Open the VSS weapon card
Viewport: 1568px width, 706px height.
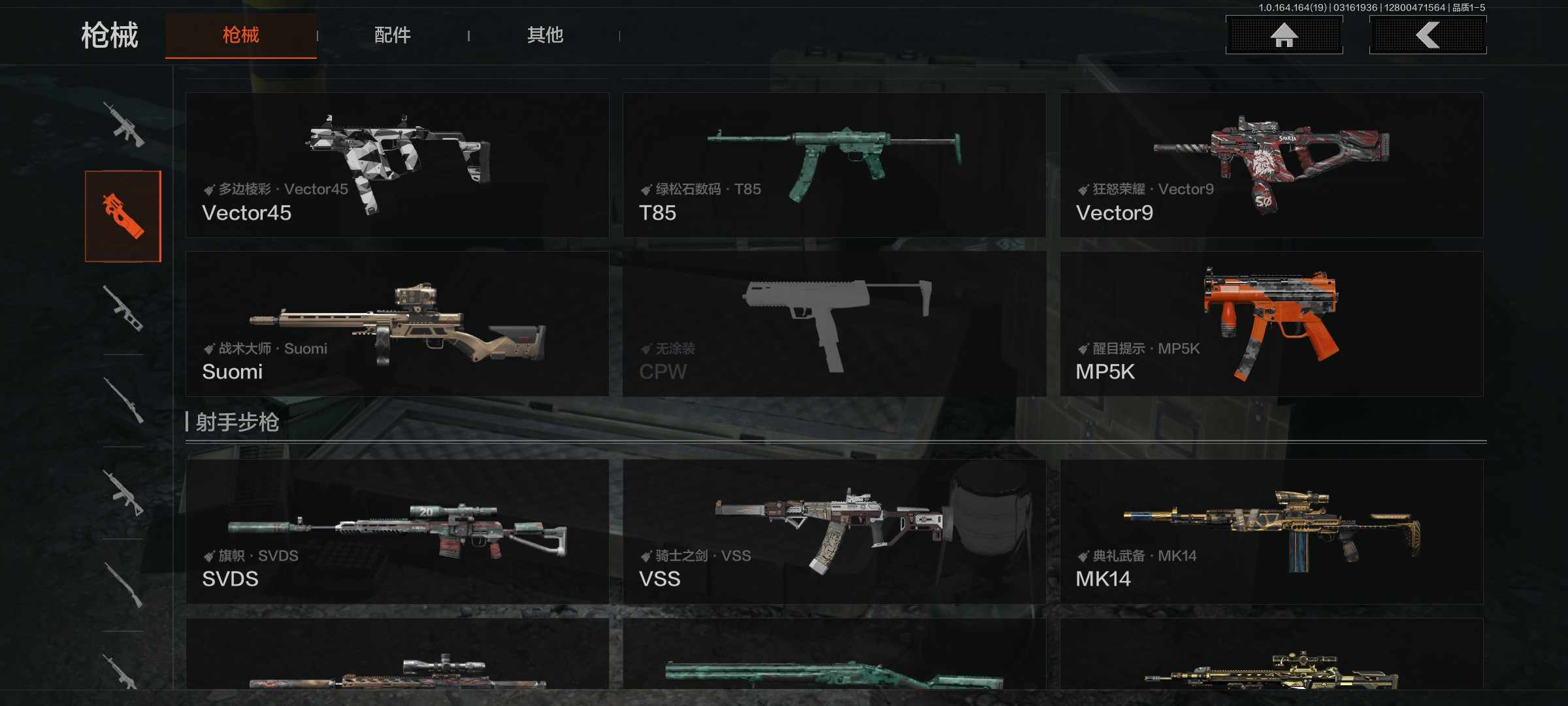click(834, 531)
